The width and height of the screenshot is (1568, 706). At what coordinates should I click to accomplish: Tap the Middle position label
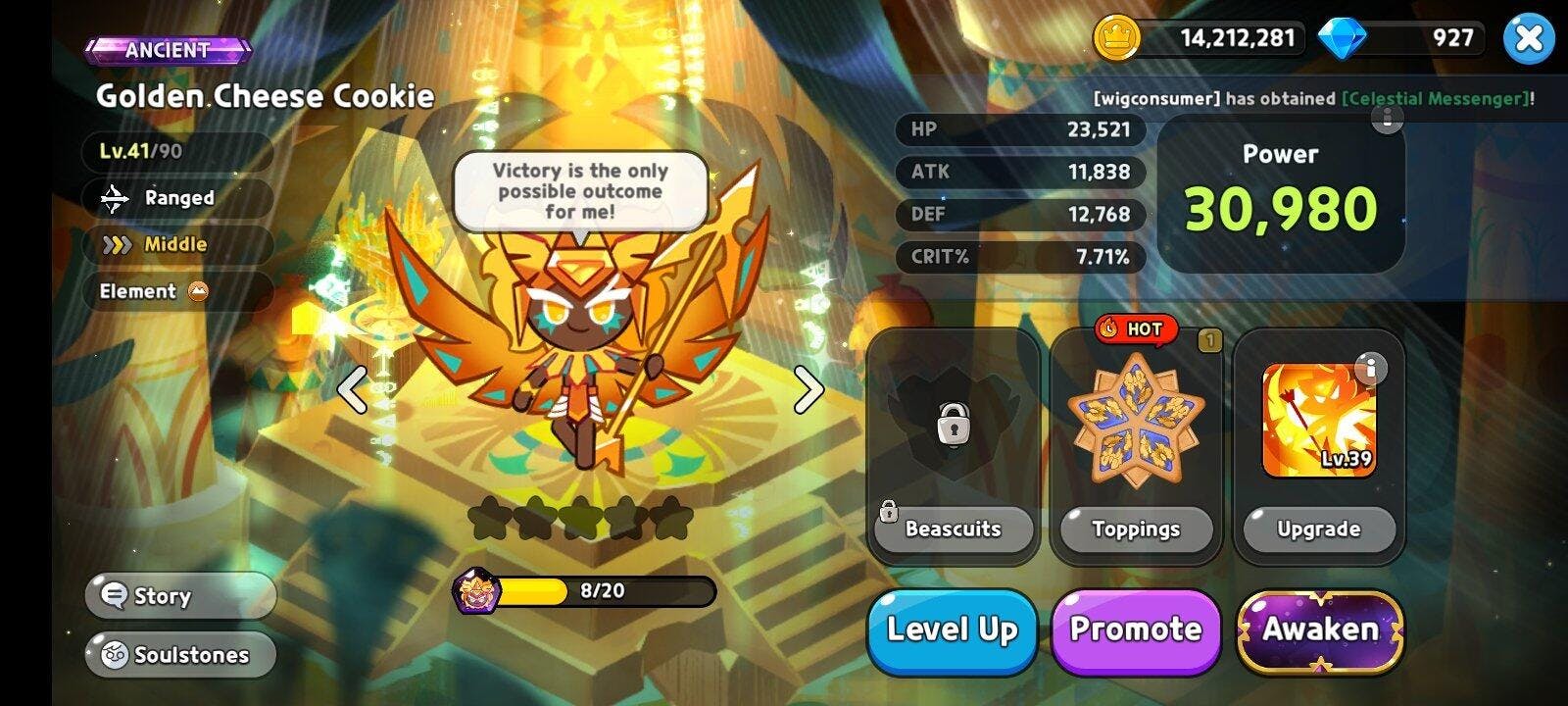(x=176, y=244)
